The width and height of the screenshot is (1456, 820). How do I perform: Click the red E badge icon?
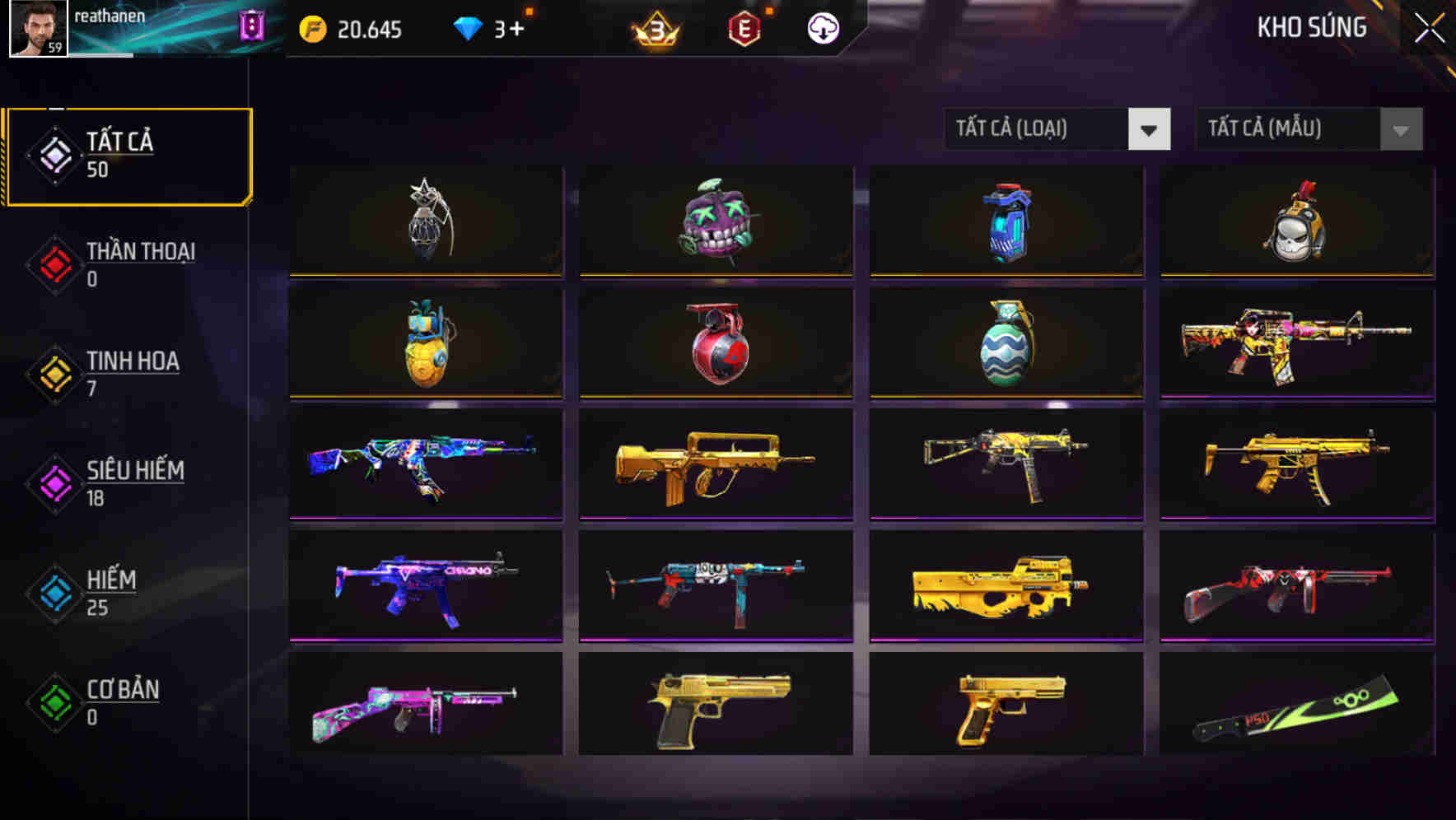tap(745, 29)
